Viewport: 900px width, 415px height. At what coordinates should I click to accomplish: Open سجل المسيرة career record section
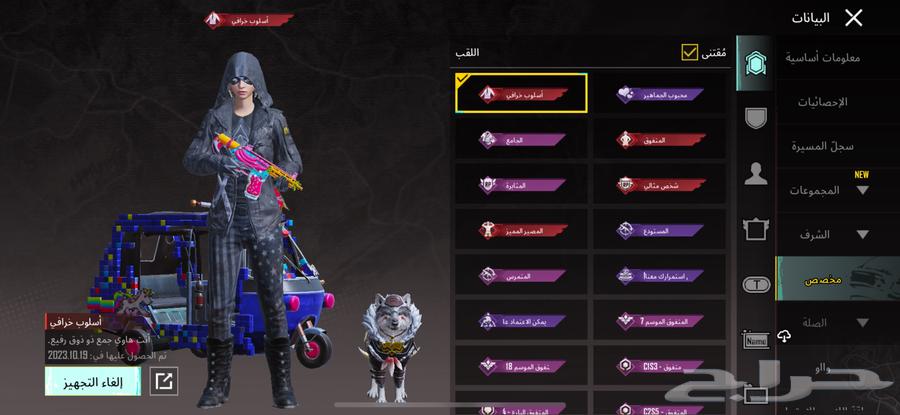pyautogui.click(x=827, y=146)
